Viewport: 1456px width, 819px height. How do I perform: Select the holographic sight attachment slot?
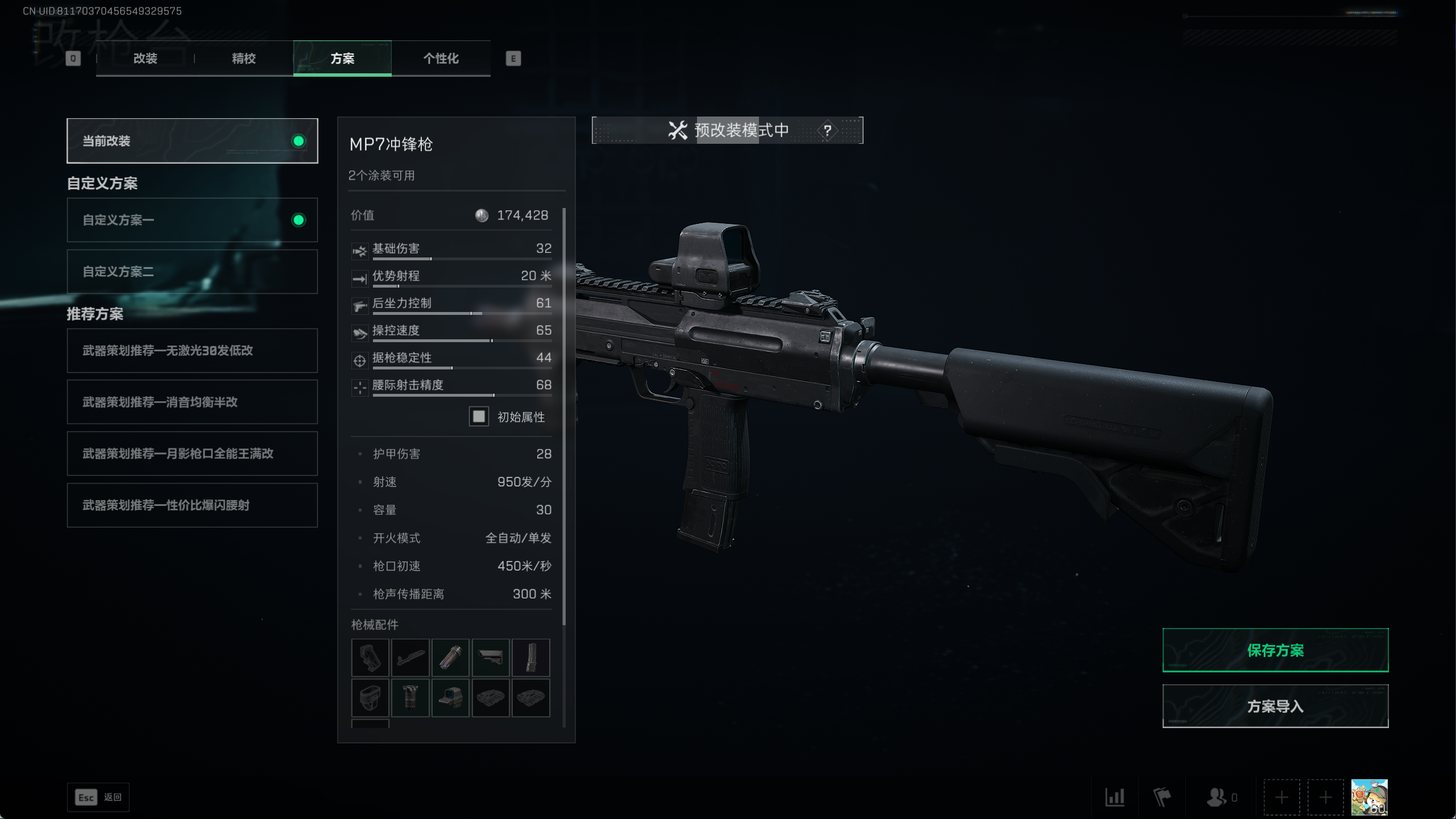(450, 697)
